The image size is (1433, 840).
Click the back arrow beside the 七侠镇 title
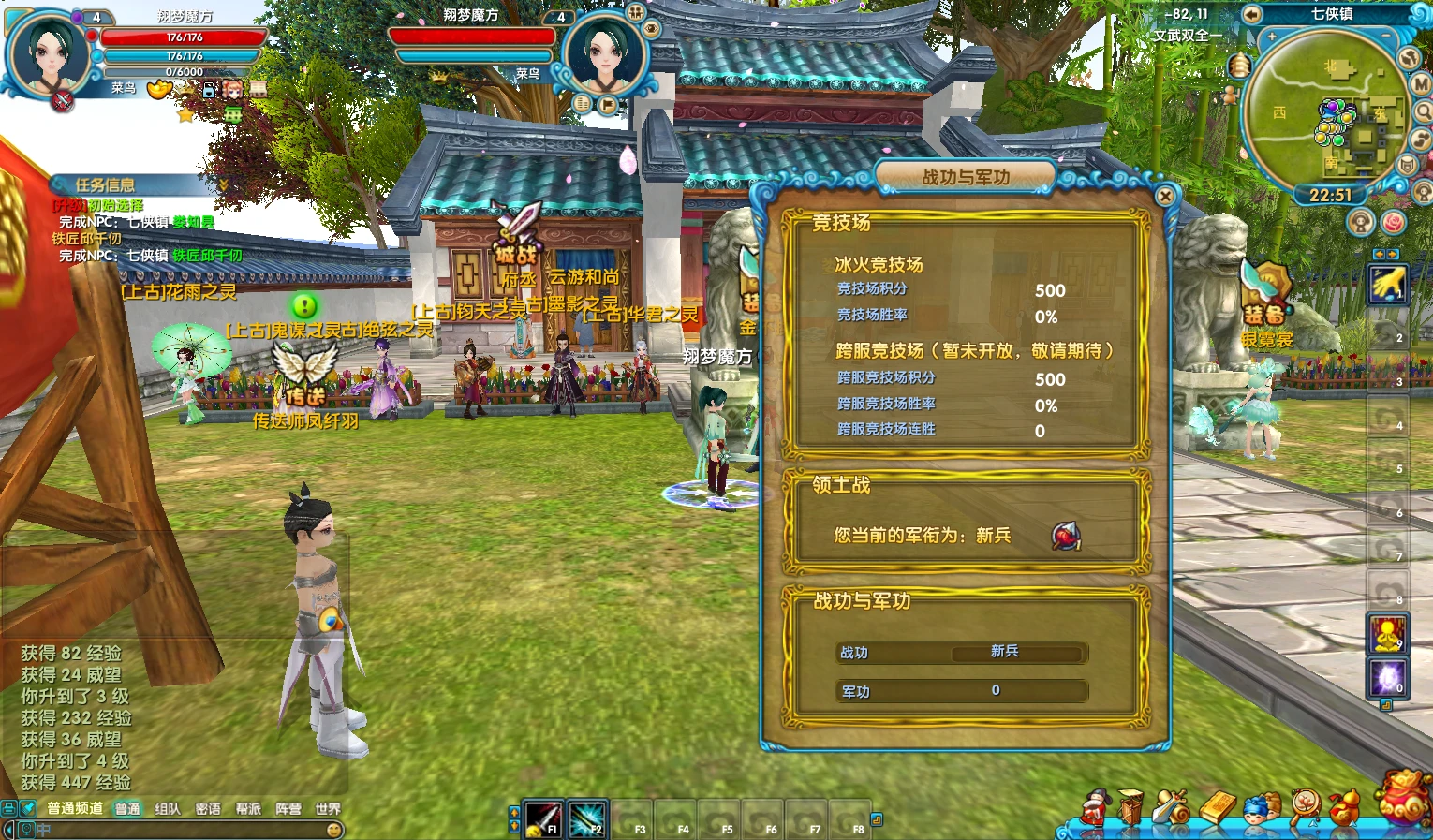[x=1251, y=15]
